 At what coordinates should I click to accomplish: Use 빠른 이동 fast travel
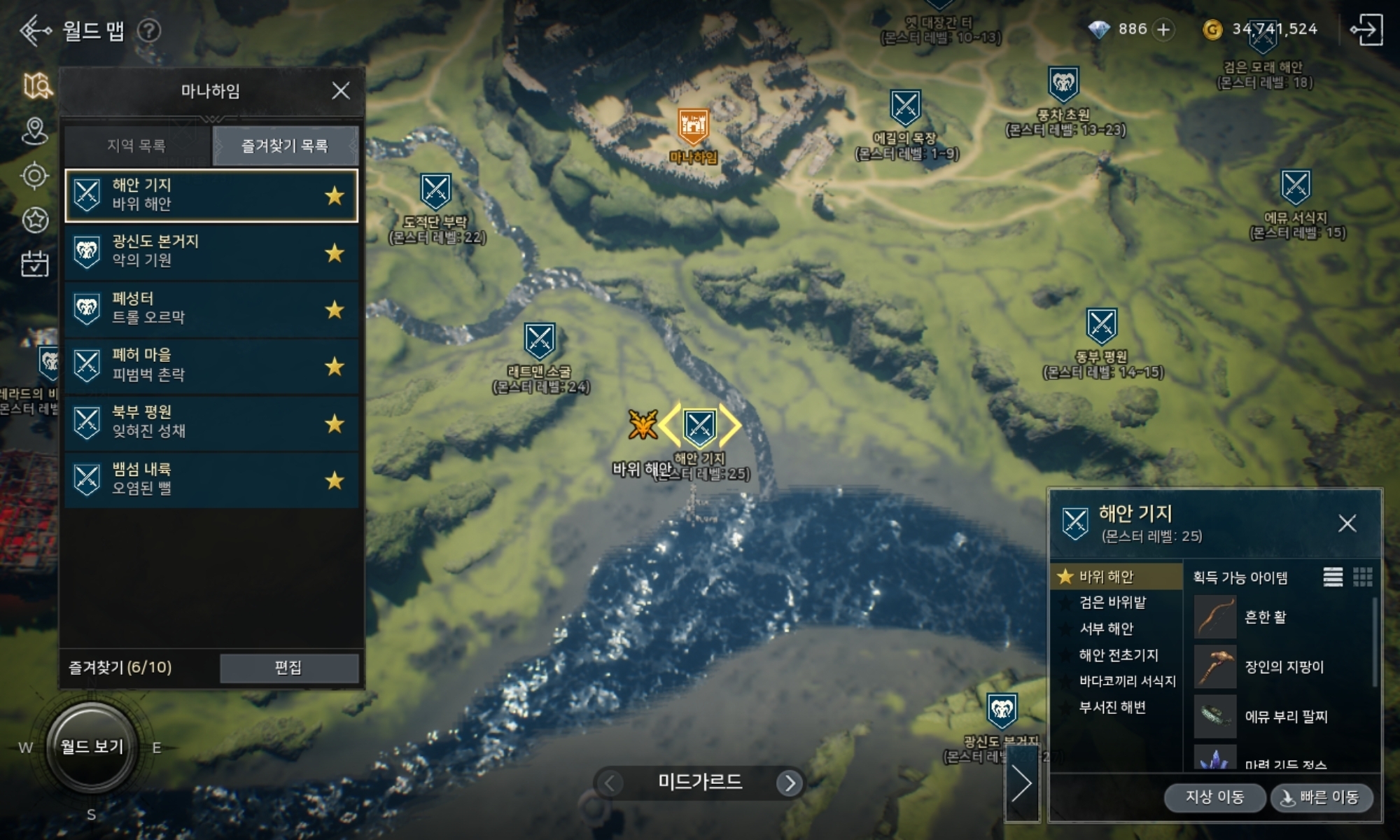pos(1321,797)
